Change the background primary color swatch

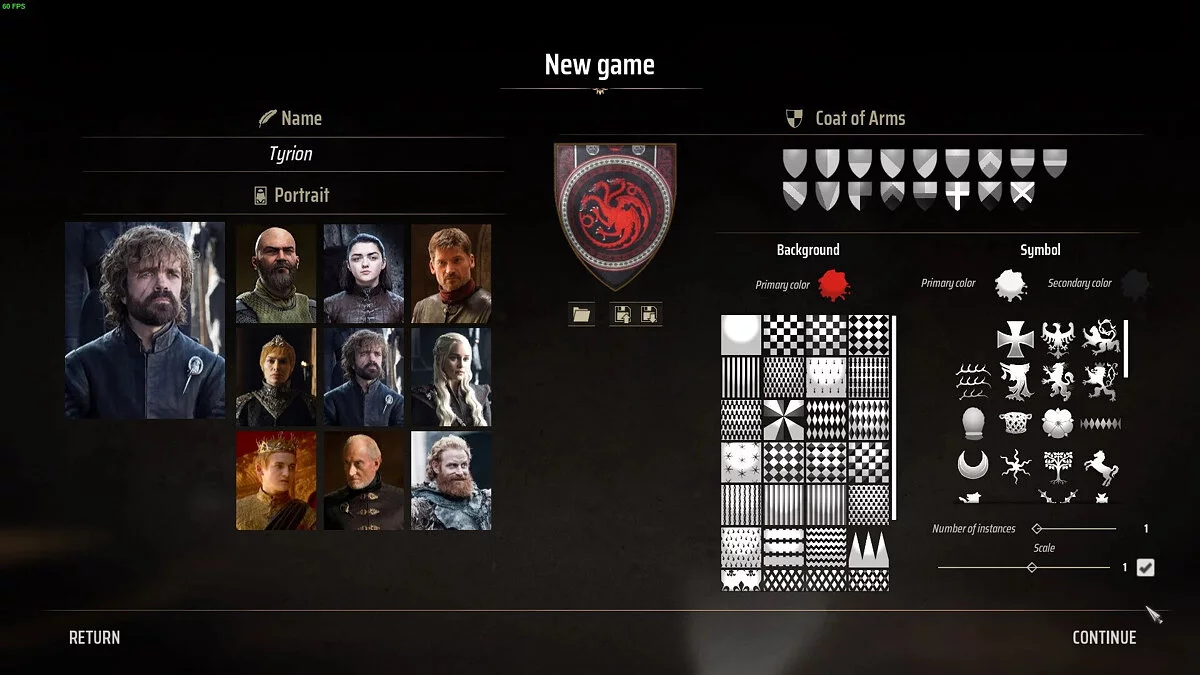833,285
